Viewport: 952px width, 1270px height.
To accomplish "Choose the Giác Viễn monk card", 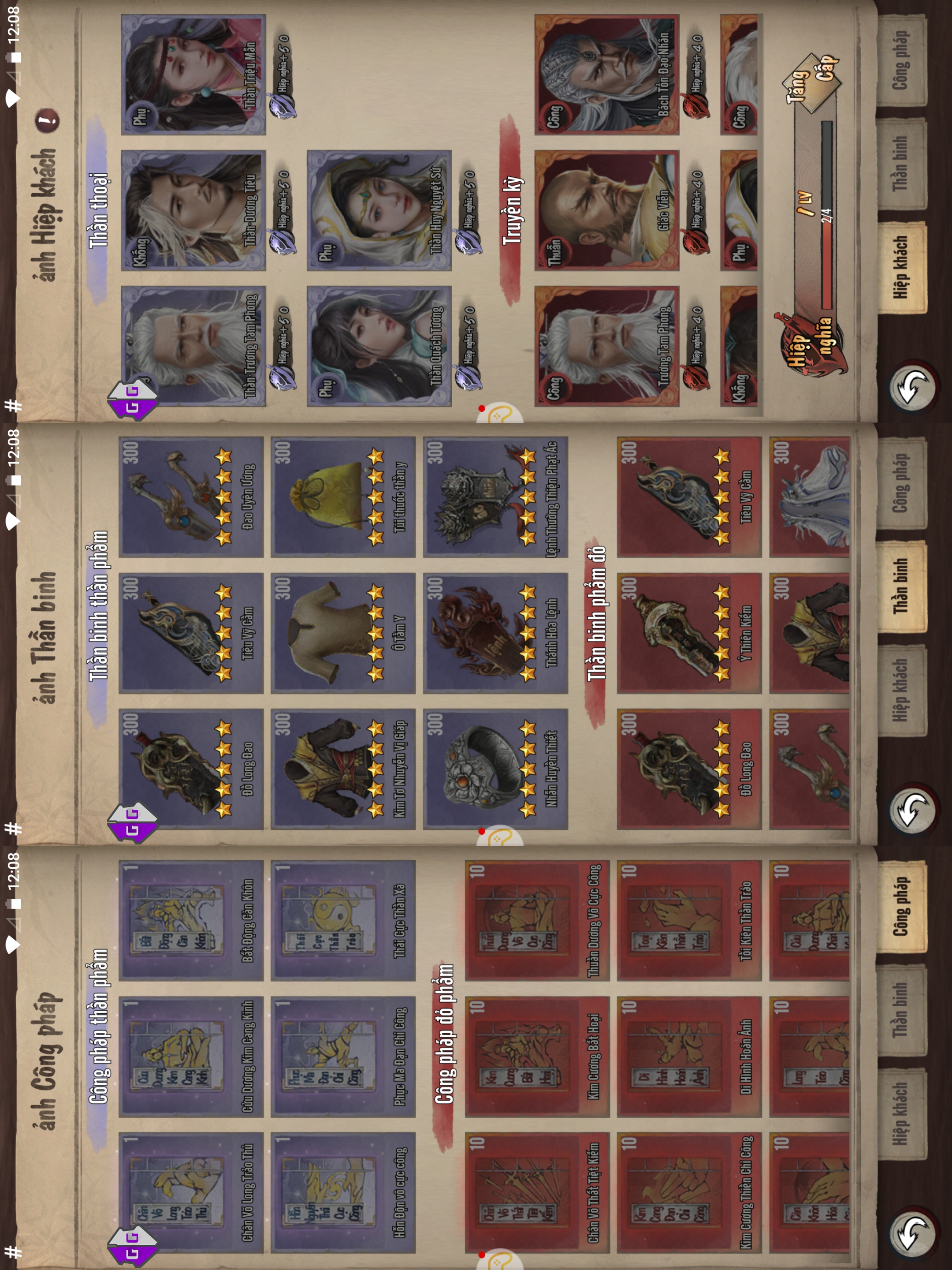I will [x=606, y=210].
